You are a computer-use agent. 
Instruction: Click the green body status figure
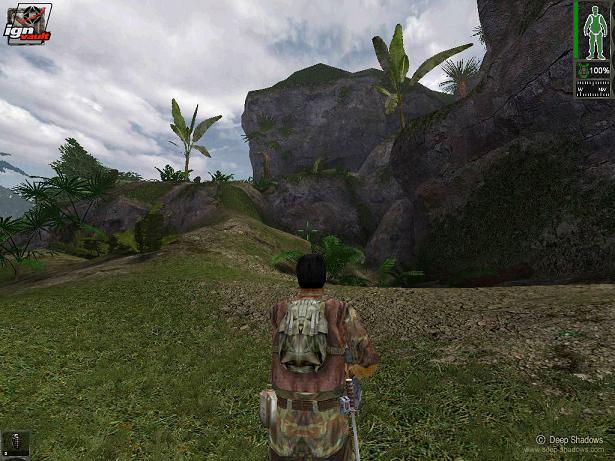coord(592,31)
